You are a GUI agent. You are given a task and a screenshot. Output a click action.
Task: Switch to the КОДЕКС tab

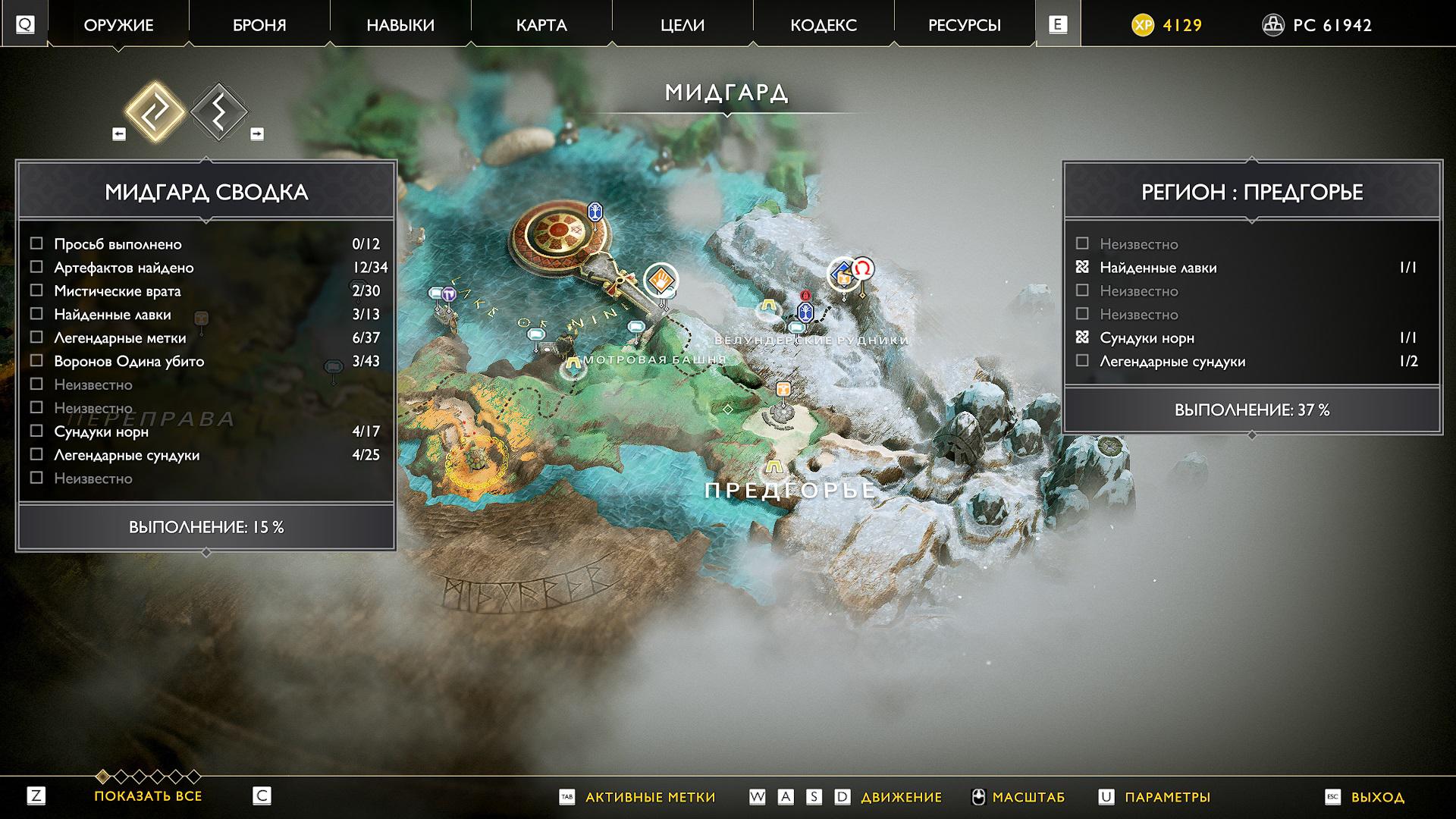tap(824, 25)
